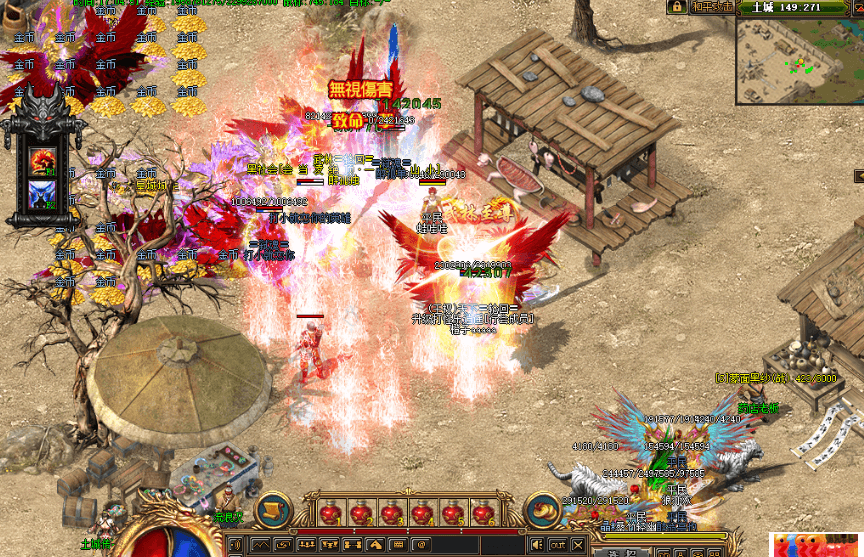Open the round scroll icon button
The width and height of the screenshot is (864, 557).
pyautogui.click(x=272, y=510)
